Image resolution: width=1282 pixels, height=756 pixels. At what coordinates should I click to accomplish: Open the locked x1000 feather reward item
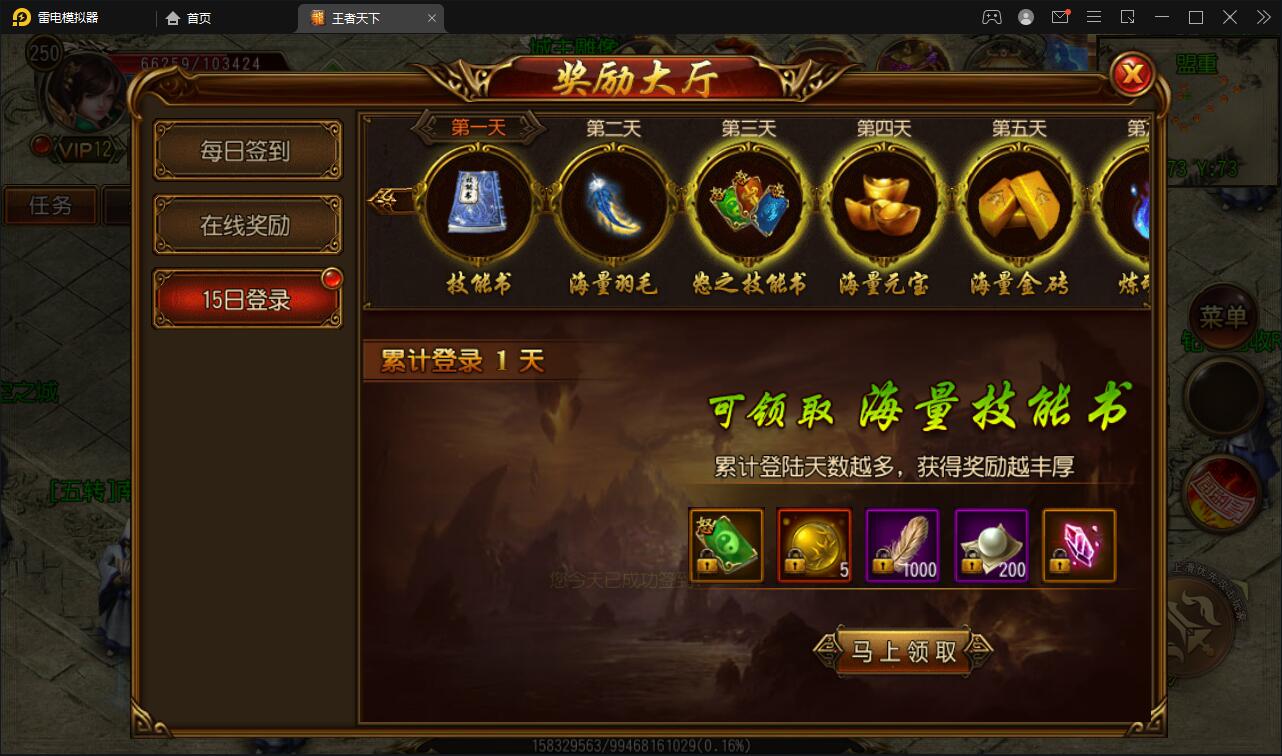(x=903, y=545)
